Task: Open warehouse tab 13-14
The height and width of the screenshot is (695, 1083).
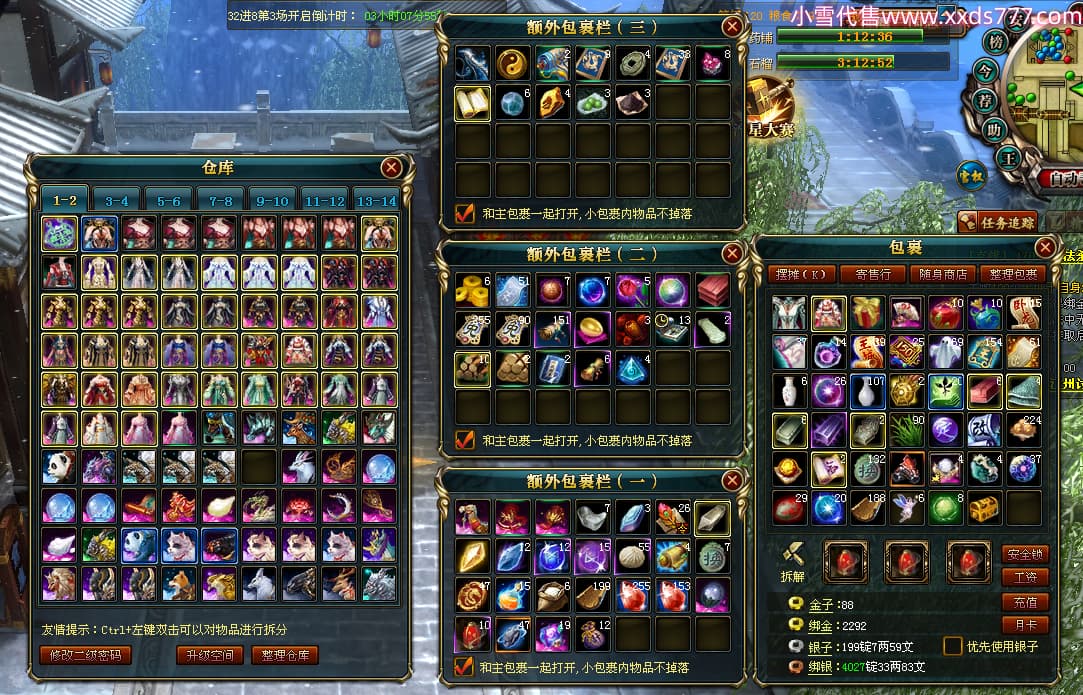Action: coord(376,200)
